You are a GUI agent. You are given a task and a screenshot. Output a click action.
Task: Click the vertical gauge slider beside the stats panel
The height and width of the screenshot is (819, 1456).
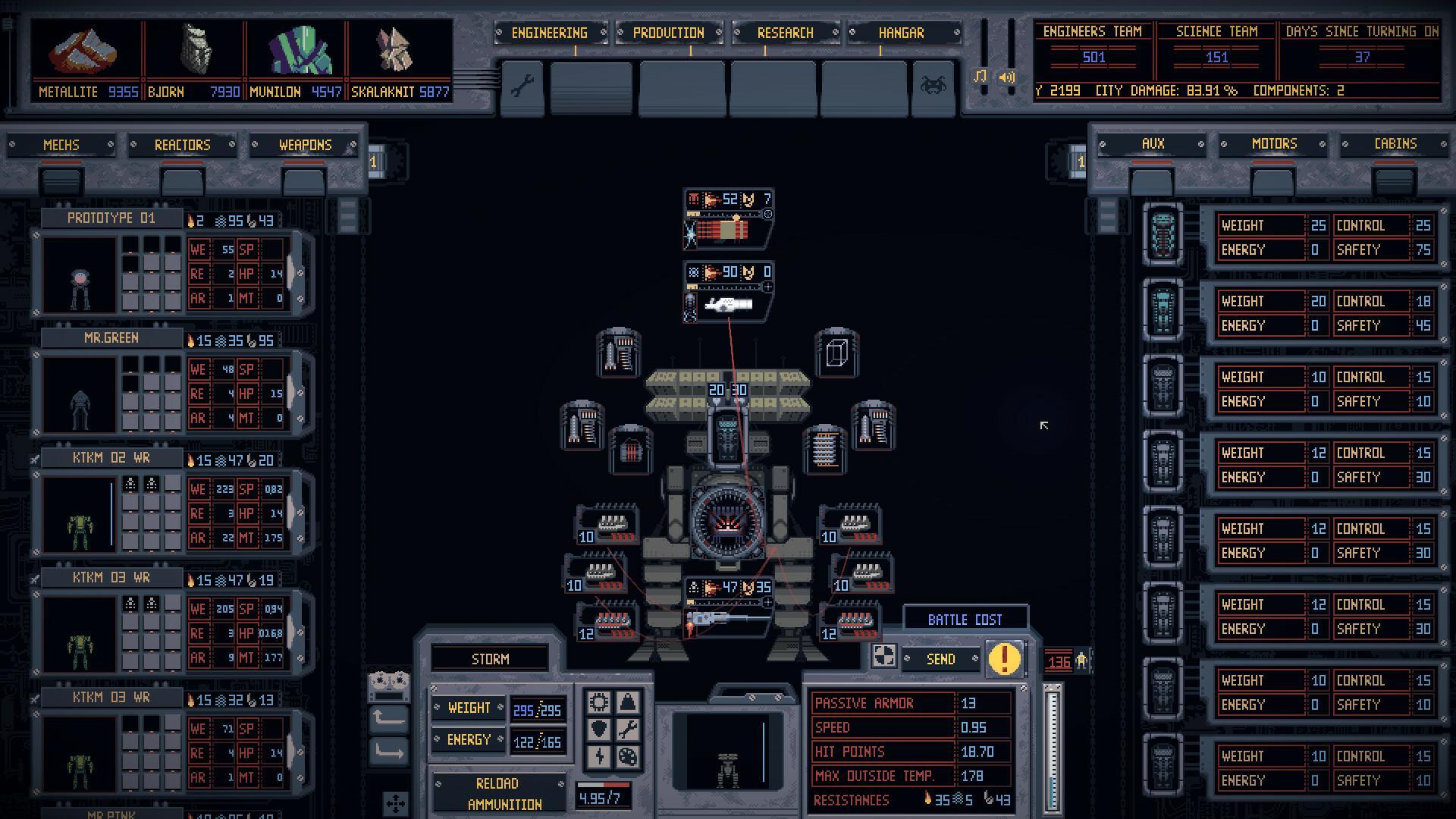1051,747
